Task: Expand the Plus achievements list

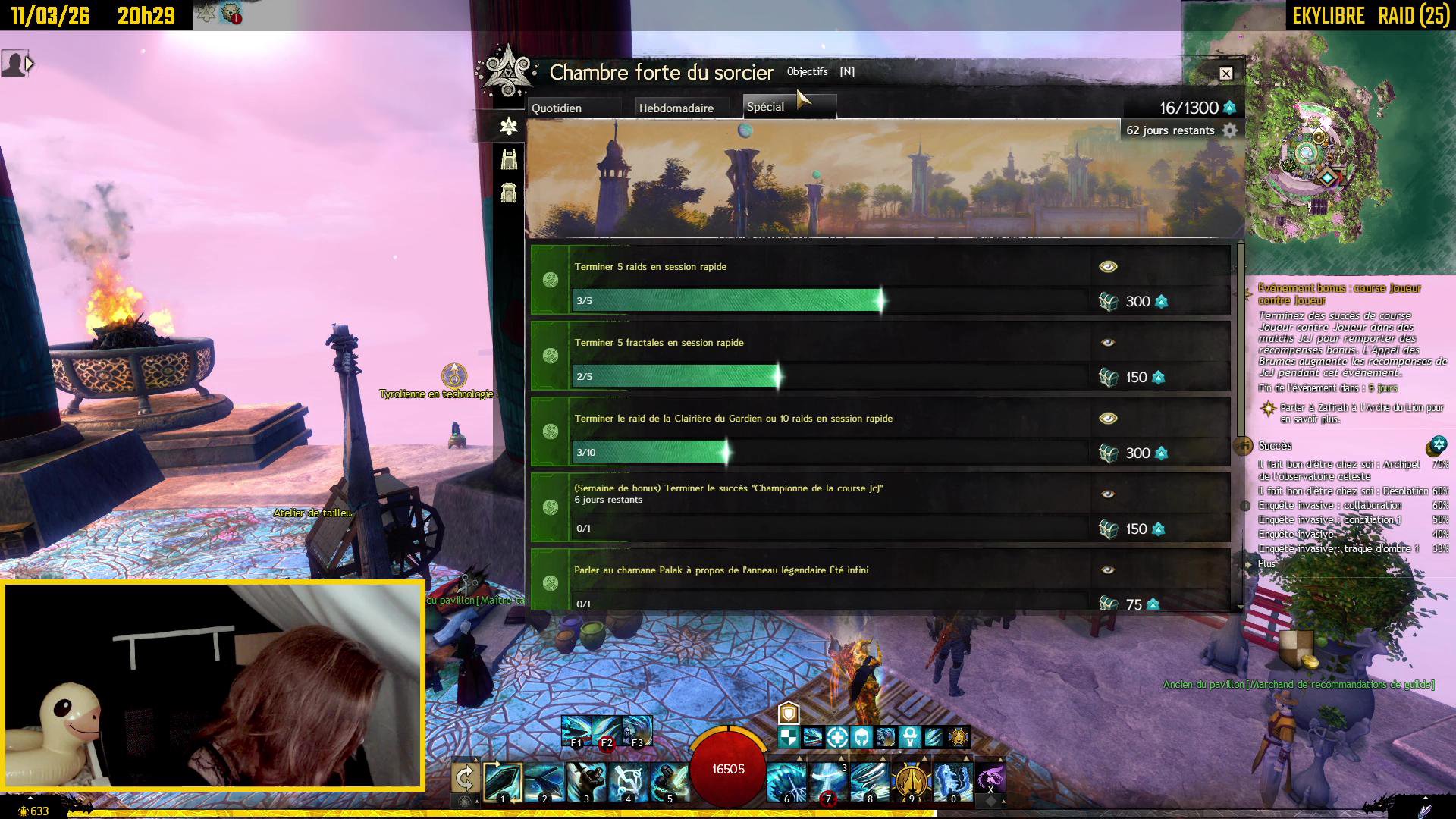Action: [x=1266, y=563]
